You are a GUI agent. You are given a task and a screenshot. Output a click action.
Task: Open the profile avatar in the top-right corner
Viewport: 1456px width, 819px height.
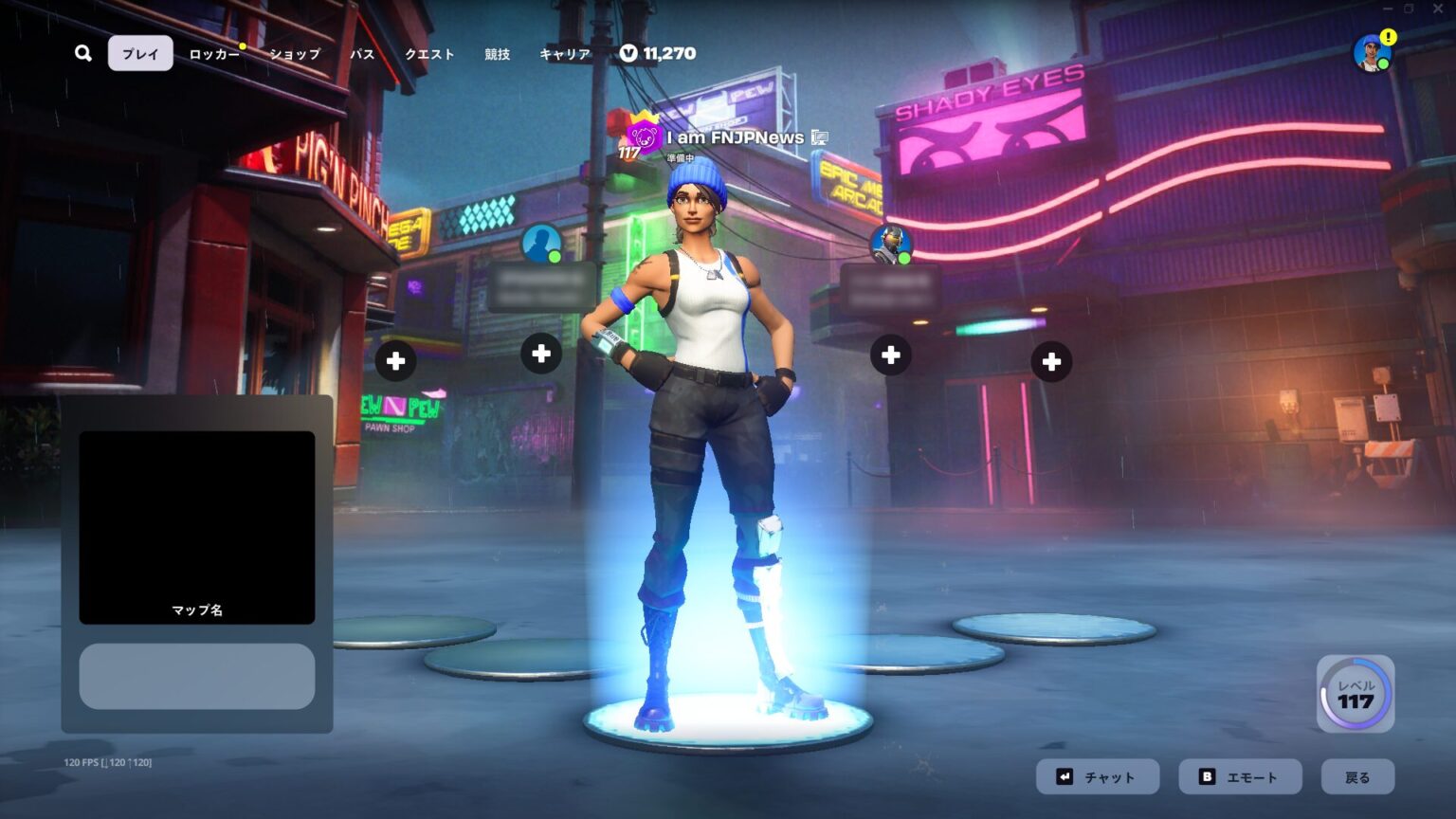pos(1372,52)
